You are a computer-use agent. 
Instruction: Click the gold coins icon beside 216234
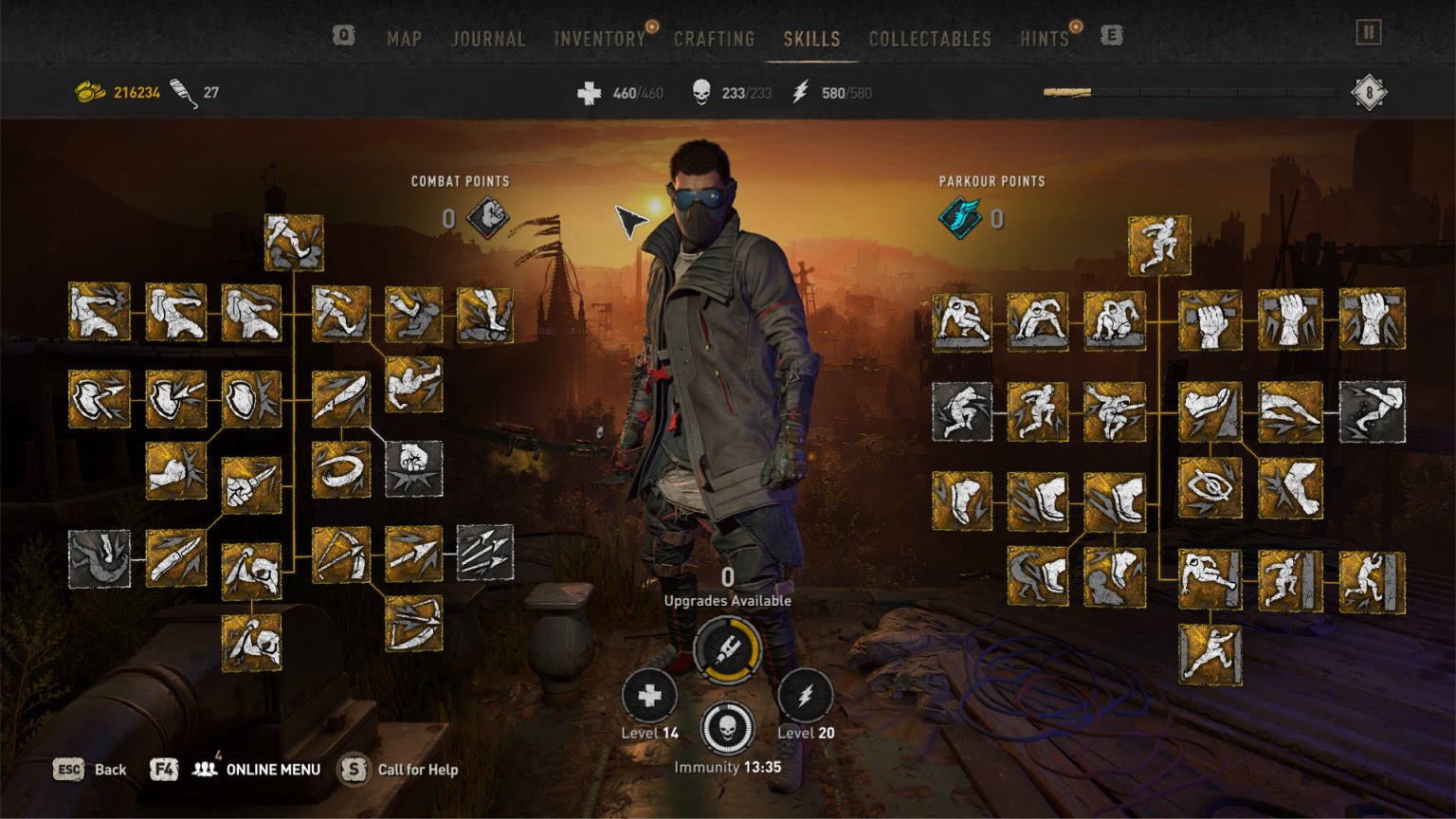[x=89, y=92]
